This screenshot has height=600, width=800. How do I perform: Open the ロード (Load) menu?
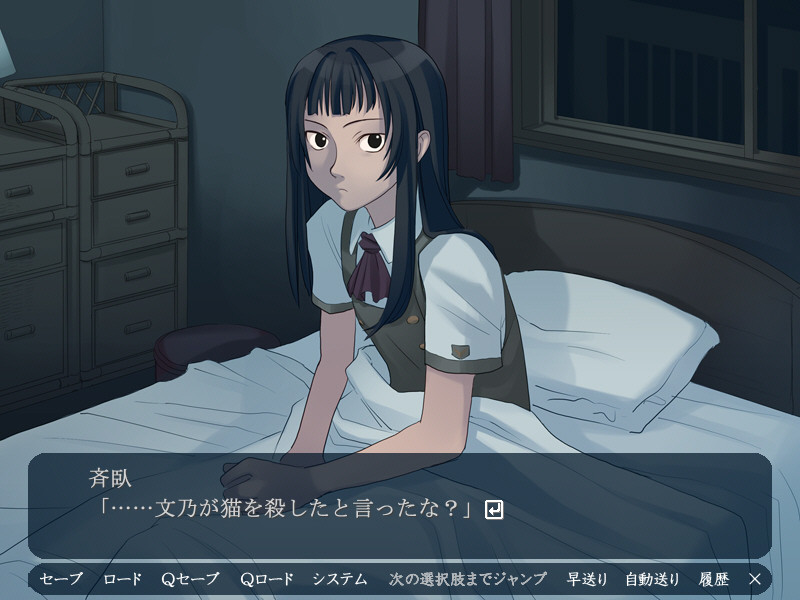(121, 579)
